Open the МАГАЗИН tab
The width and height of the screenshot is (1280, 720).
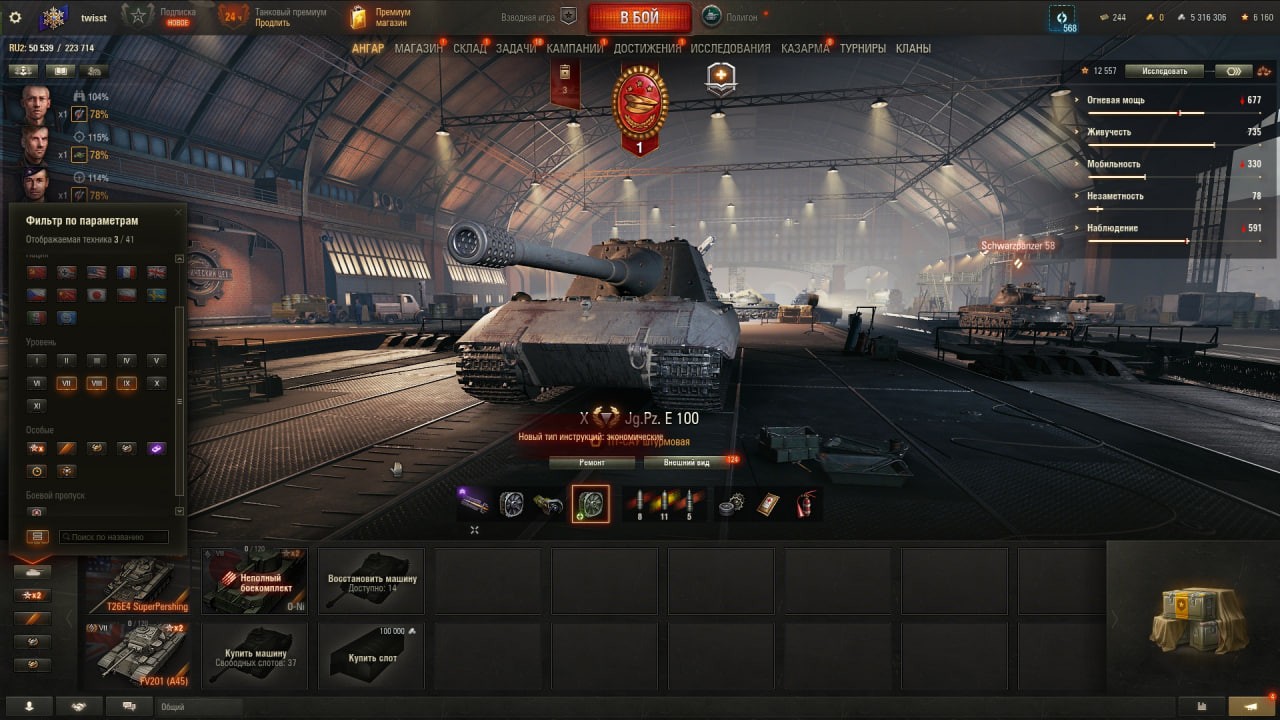point(418,48)
